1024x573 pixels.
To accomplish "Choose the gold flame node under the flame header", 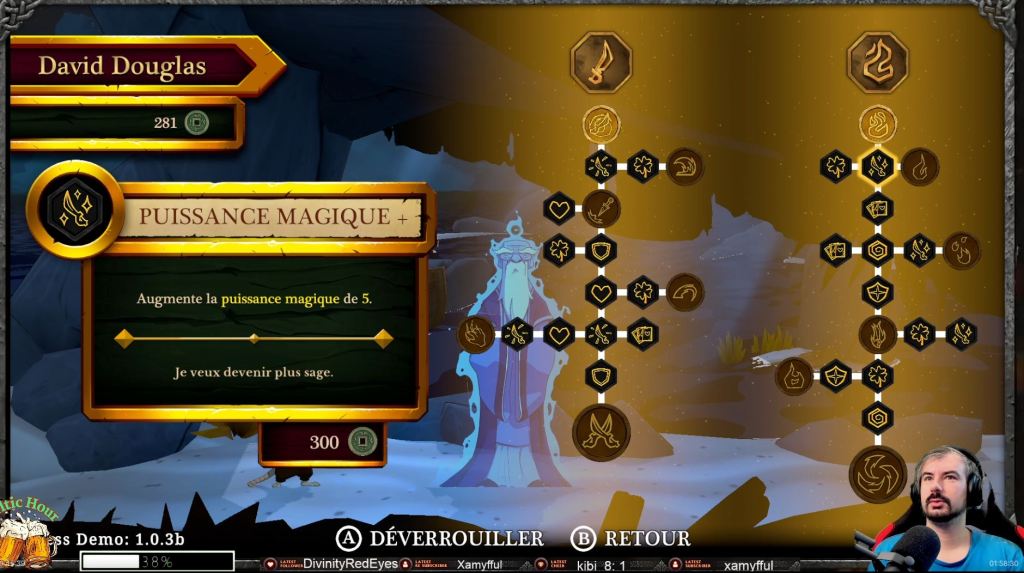I will 877,124.
